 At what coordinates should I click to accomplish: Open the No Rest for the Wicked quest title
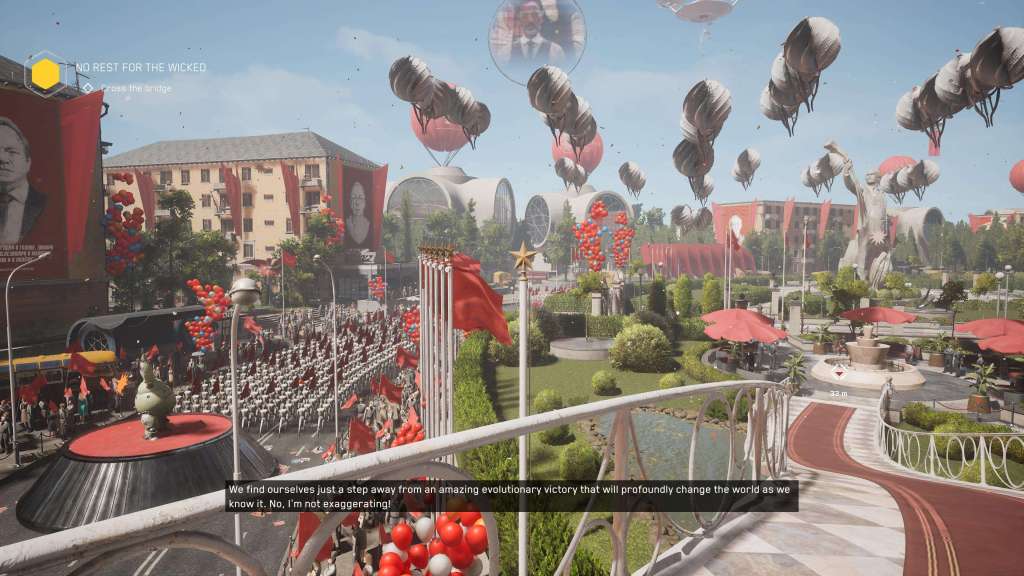(x=141, y=68)
